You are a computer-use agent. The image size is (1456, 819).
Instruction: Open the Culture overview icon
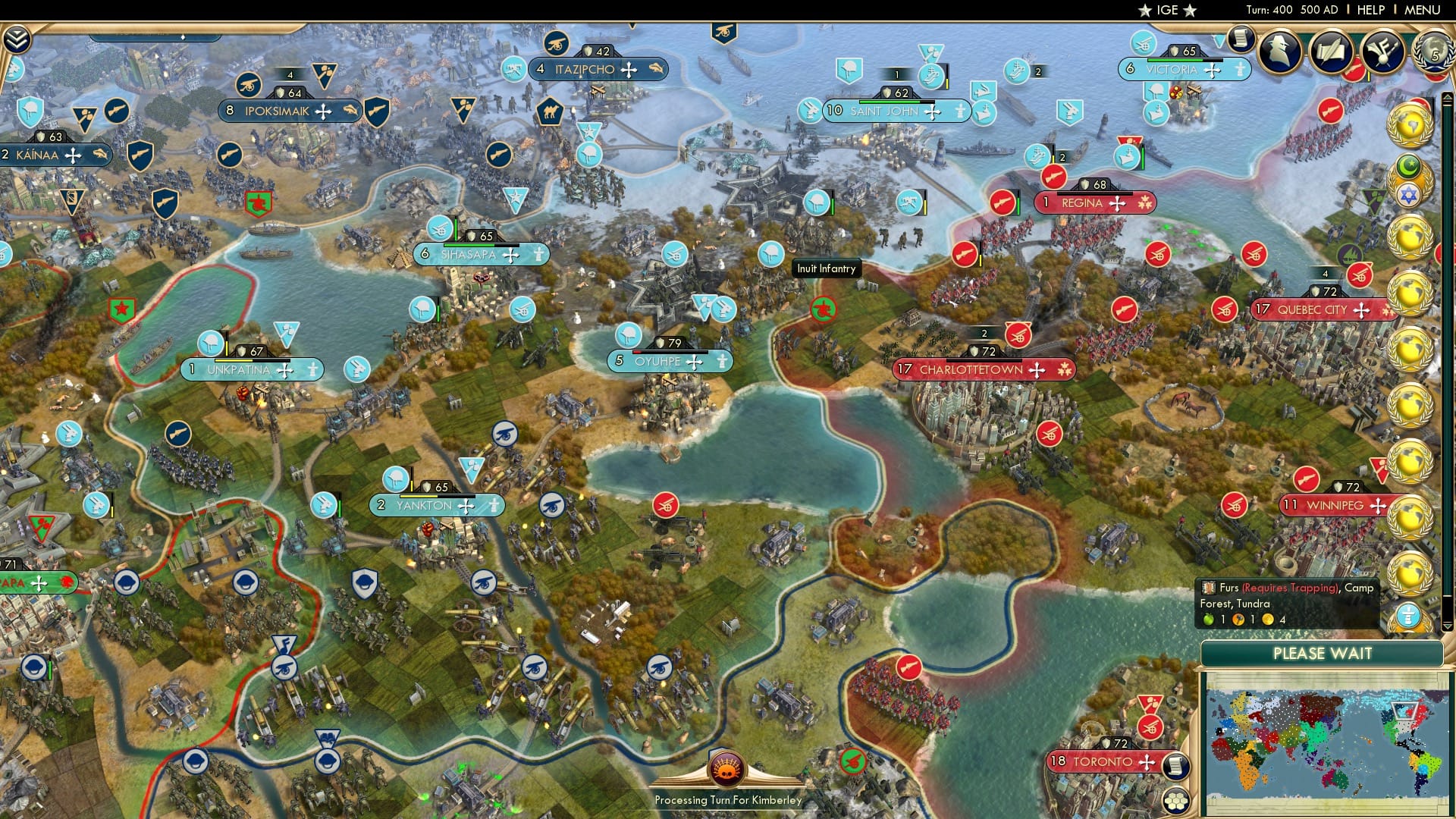(1382, 52)
